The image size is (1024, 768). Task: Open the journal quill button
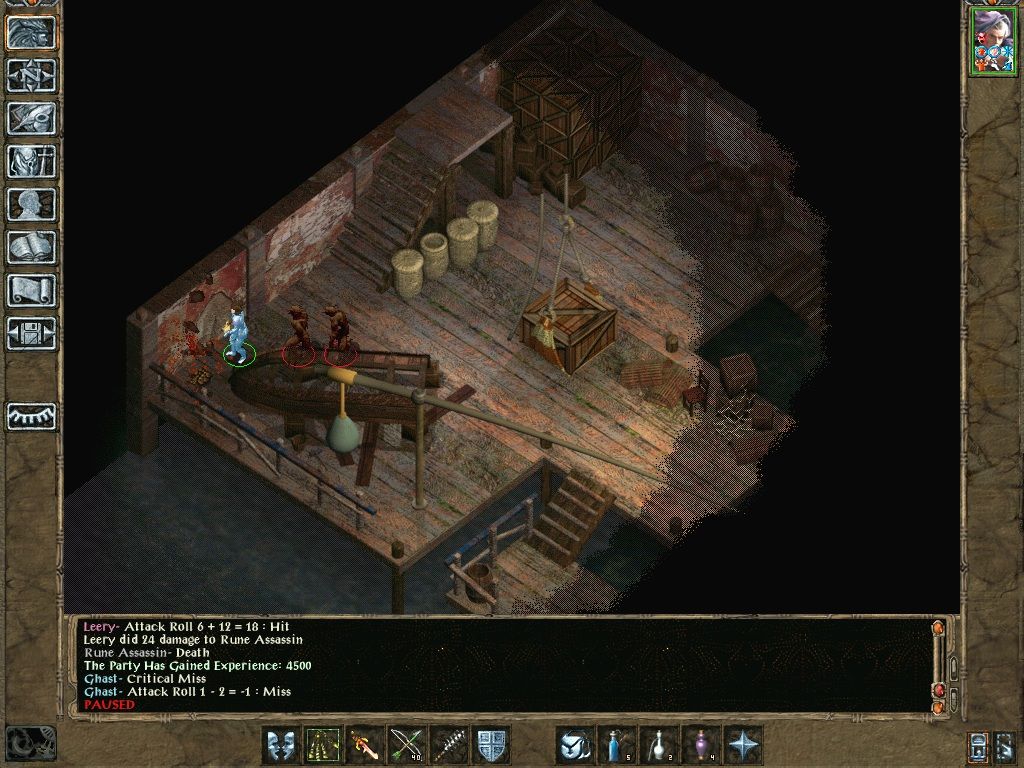pyautogui.click(x=31, y=118)
